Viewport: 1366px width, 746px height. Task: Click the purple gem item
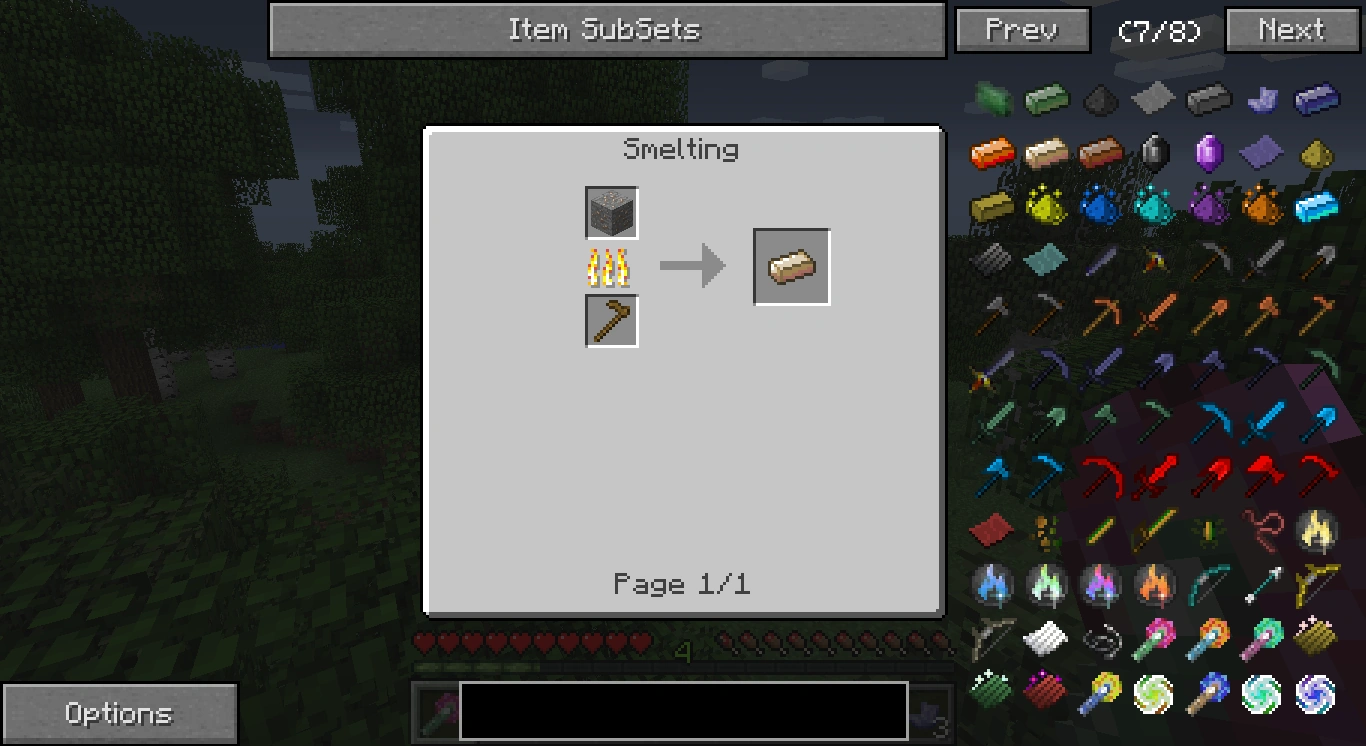(1209, 153)
